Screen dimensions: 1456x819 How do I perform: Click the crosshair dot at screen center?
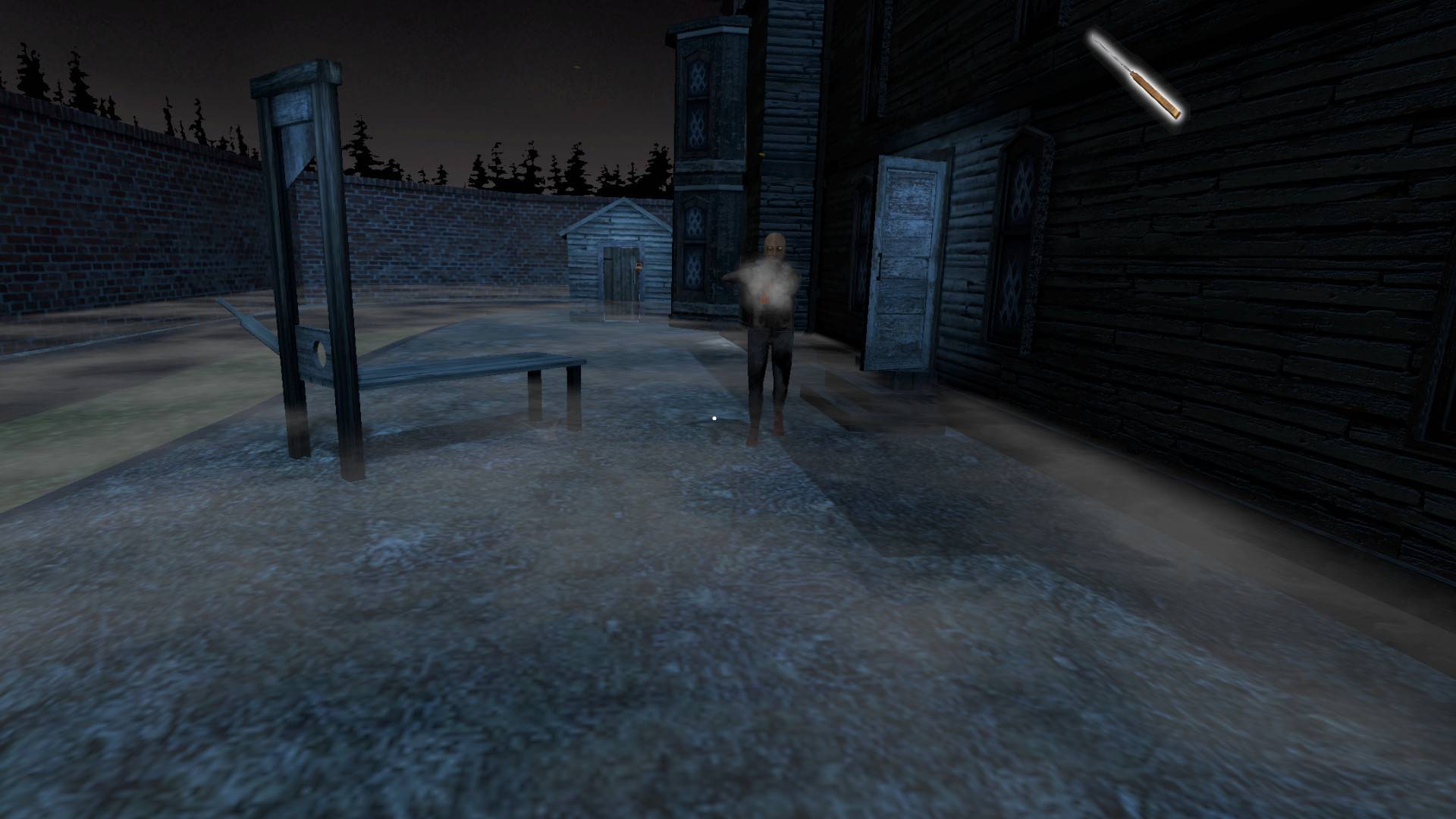[x=714, y=416]
